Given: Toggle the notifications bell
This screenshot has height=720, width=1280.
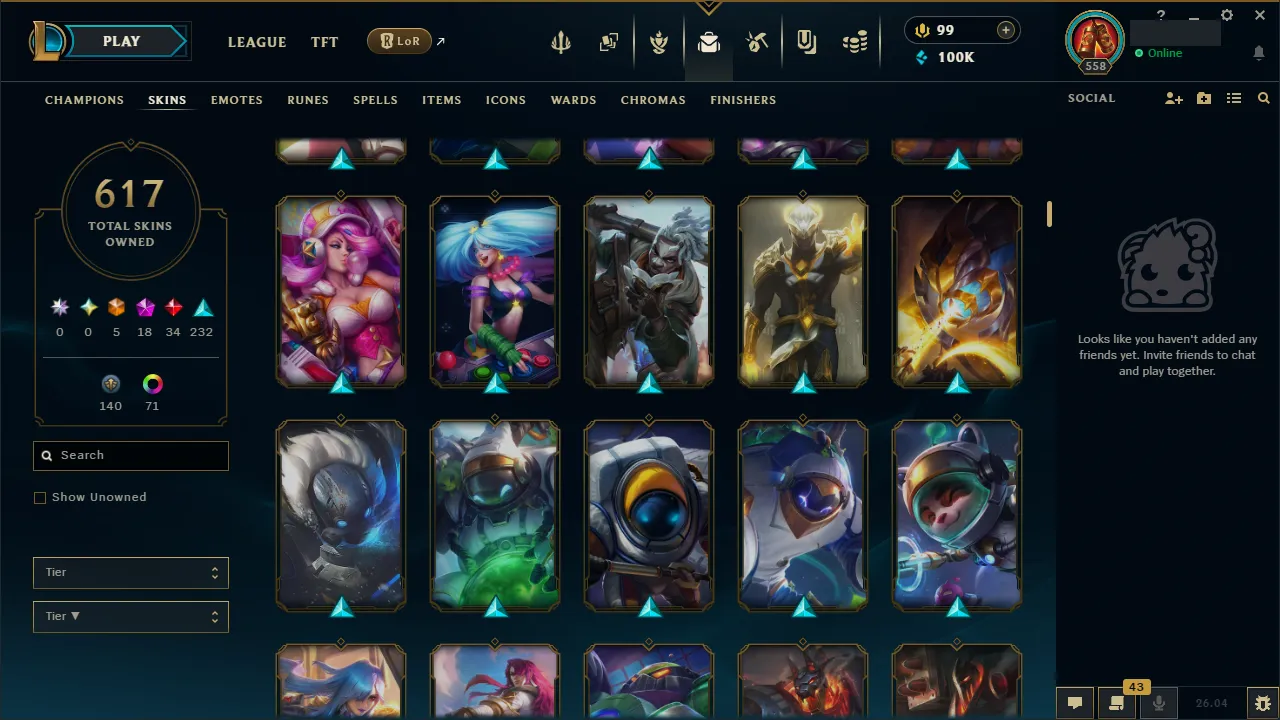Looking at the screenshot, I should pos(1258,53).
